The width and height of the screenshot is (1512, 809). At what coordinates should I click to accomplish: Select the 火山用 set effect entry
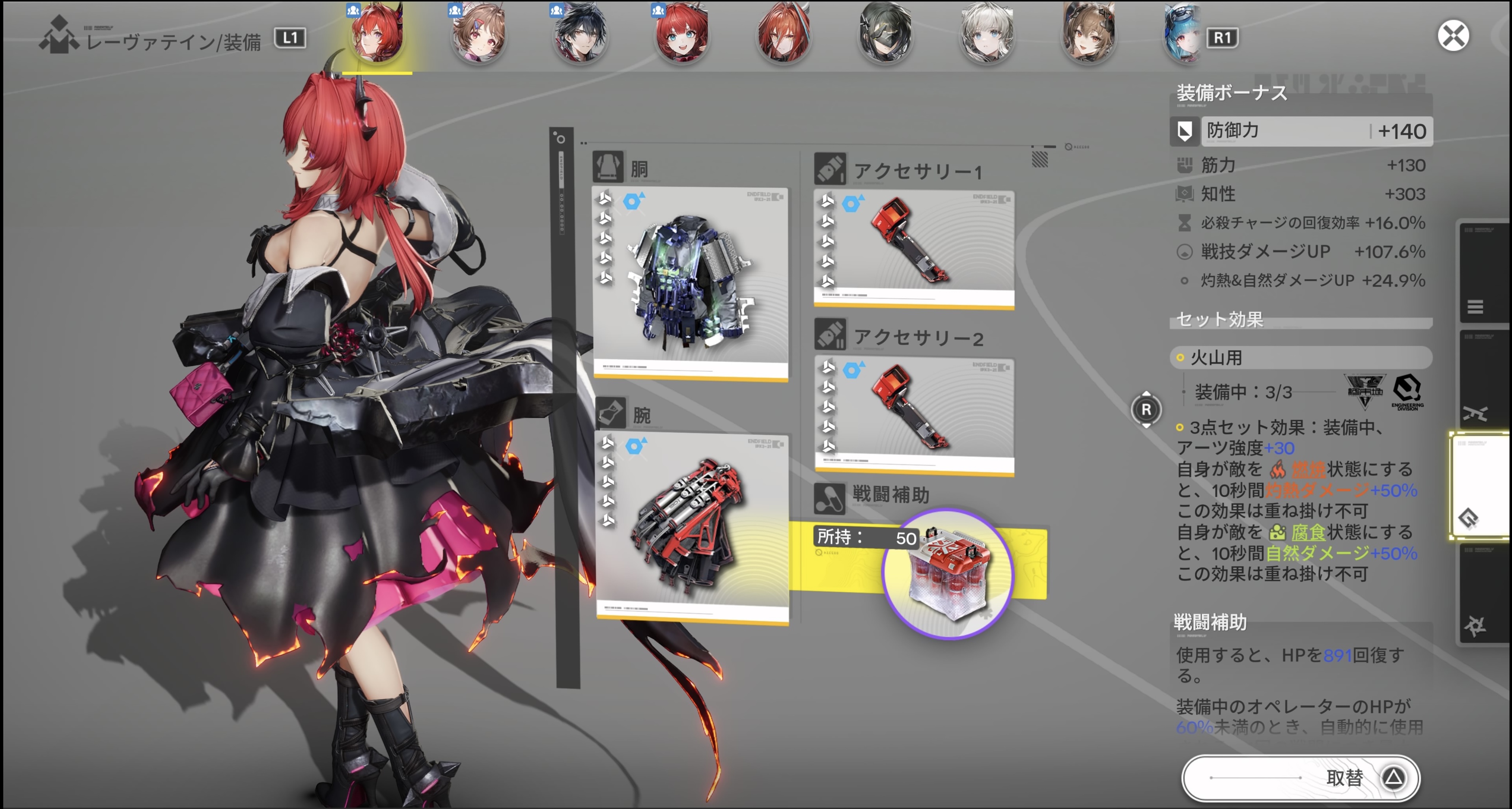(1300, 358)
